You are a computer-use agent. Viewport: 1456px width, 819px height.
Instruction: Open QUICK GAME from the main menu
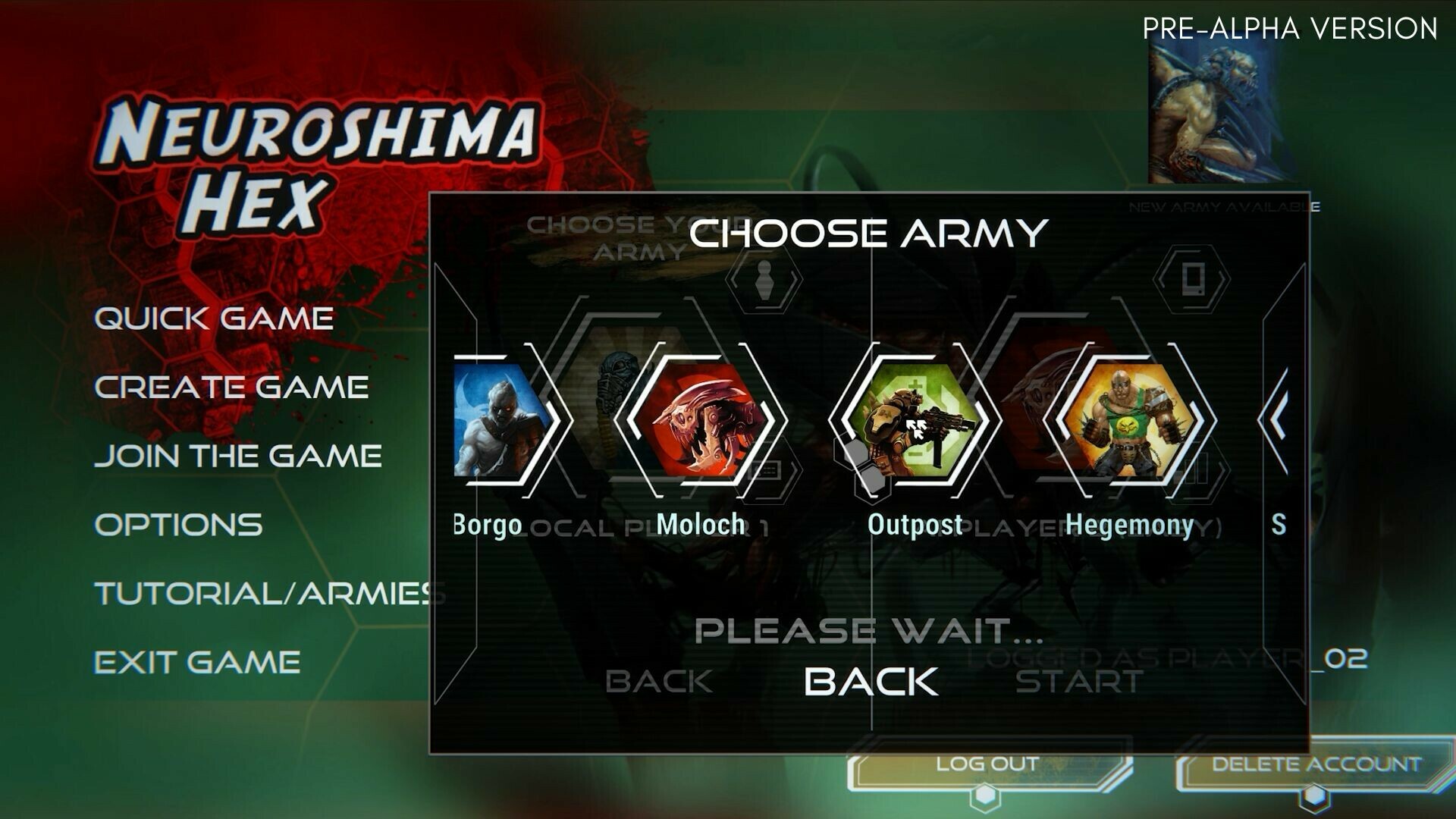click(x=212, y=318)
